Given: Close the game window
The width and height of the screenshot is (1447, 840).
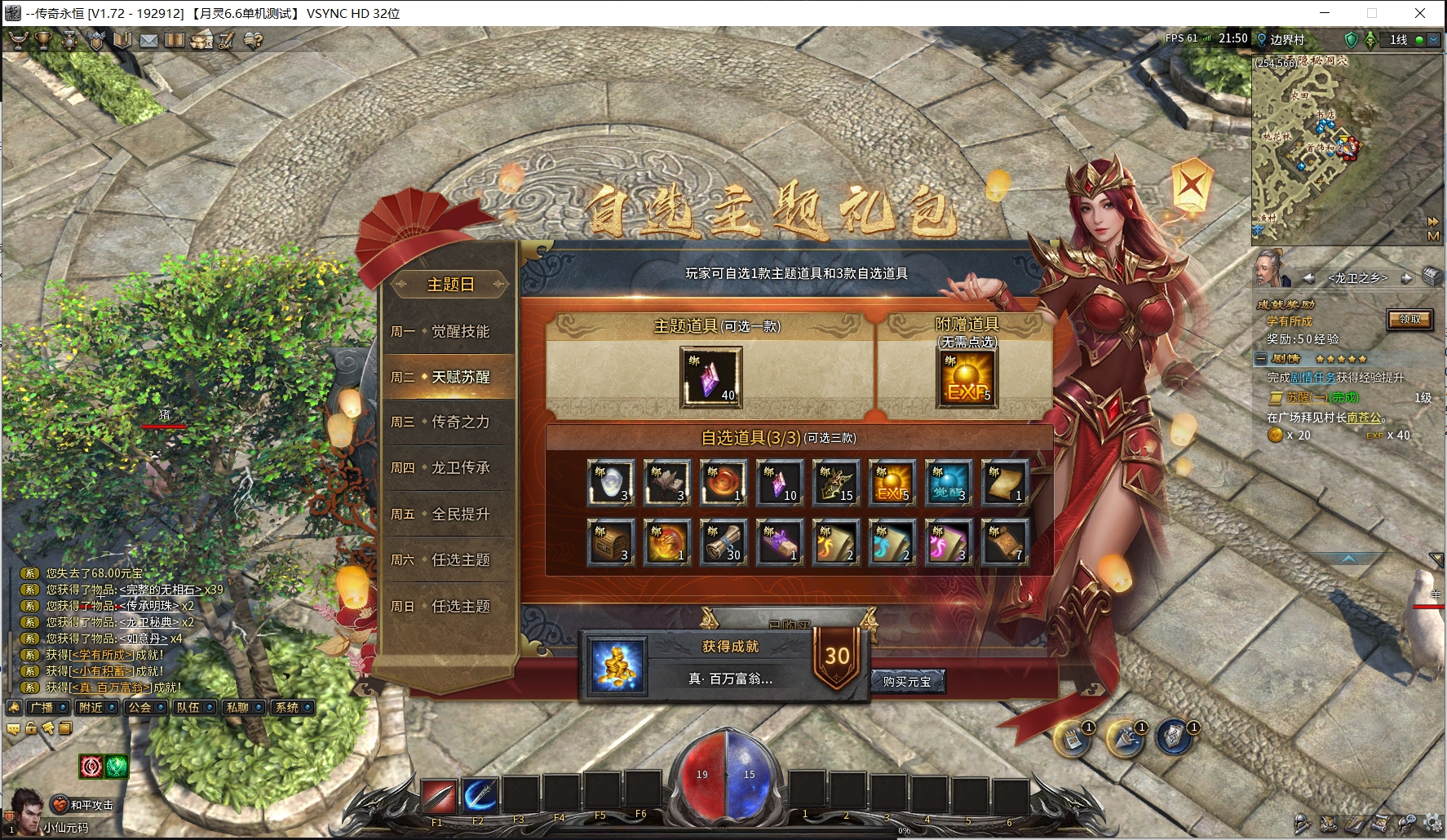Looking at the screenshot, I should click(1420, 13).
